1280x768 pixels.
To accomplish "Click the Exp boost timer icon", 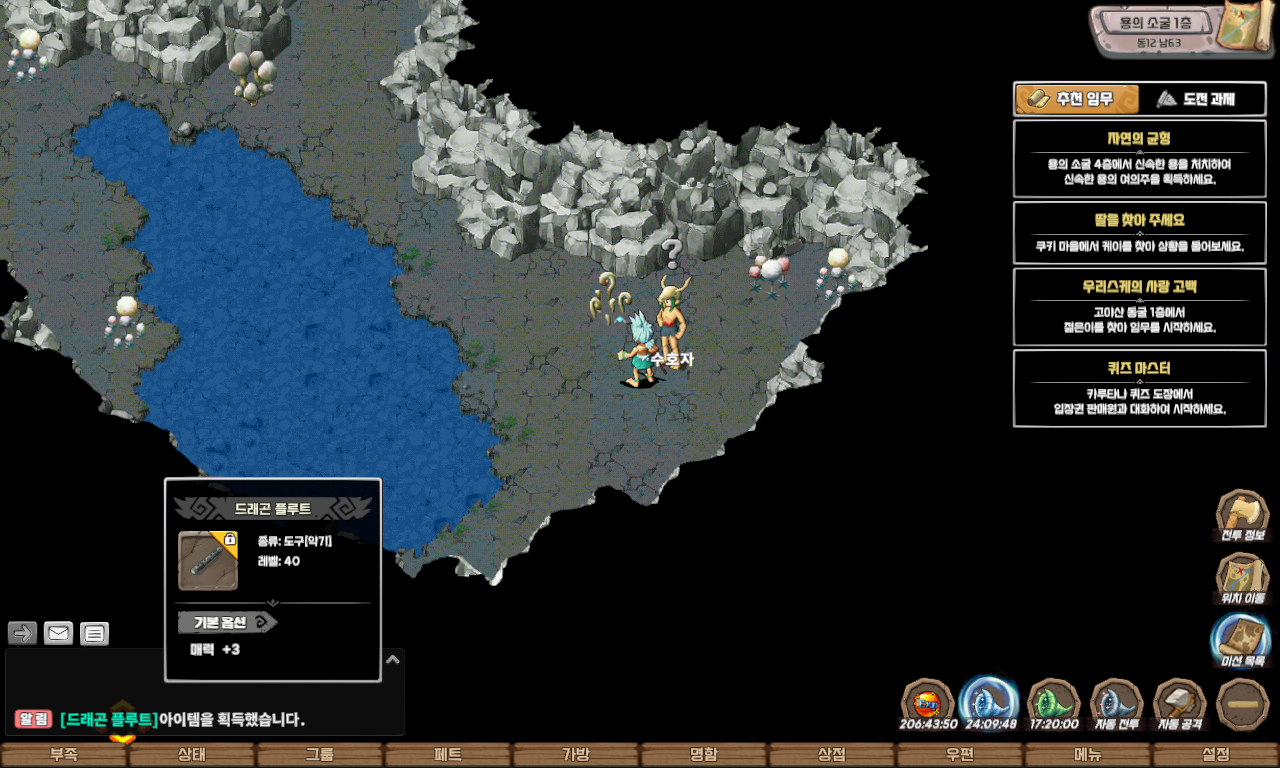I will [x=928, y=702].
